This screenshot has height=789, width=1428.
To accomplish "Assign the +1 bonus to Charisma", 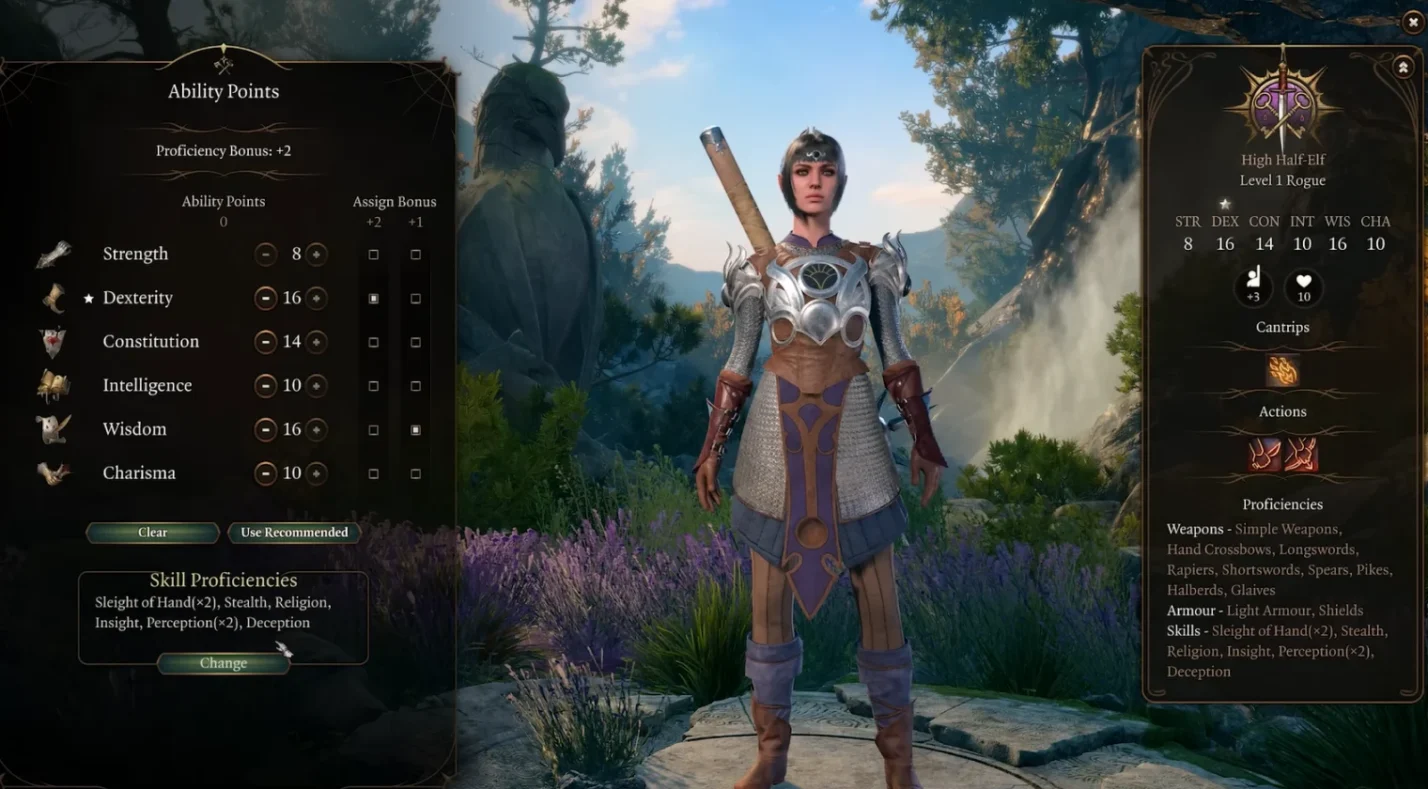I will coord(416,474).
